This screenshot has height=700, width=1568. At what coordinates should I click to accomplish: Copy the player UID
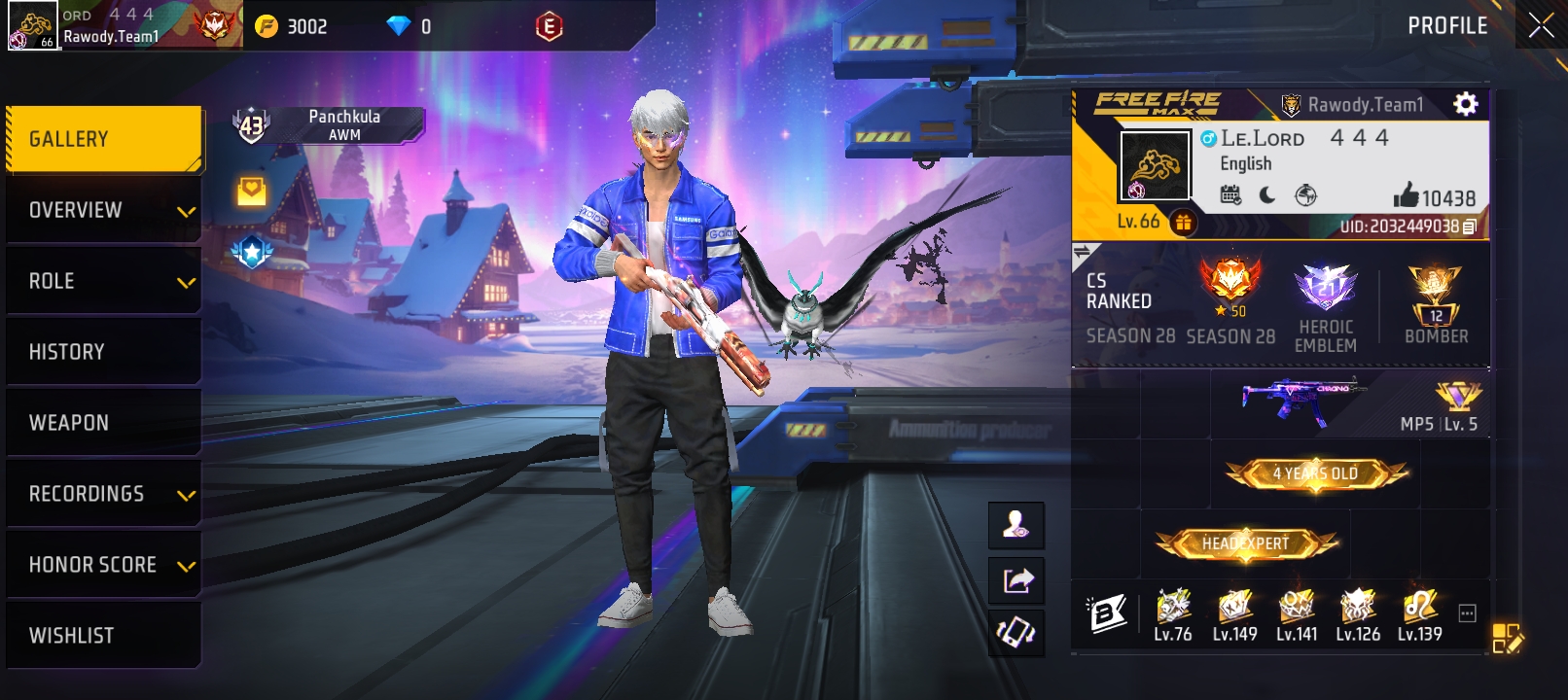(x=1469, y=227)
